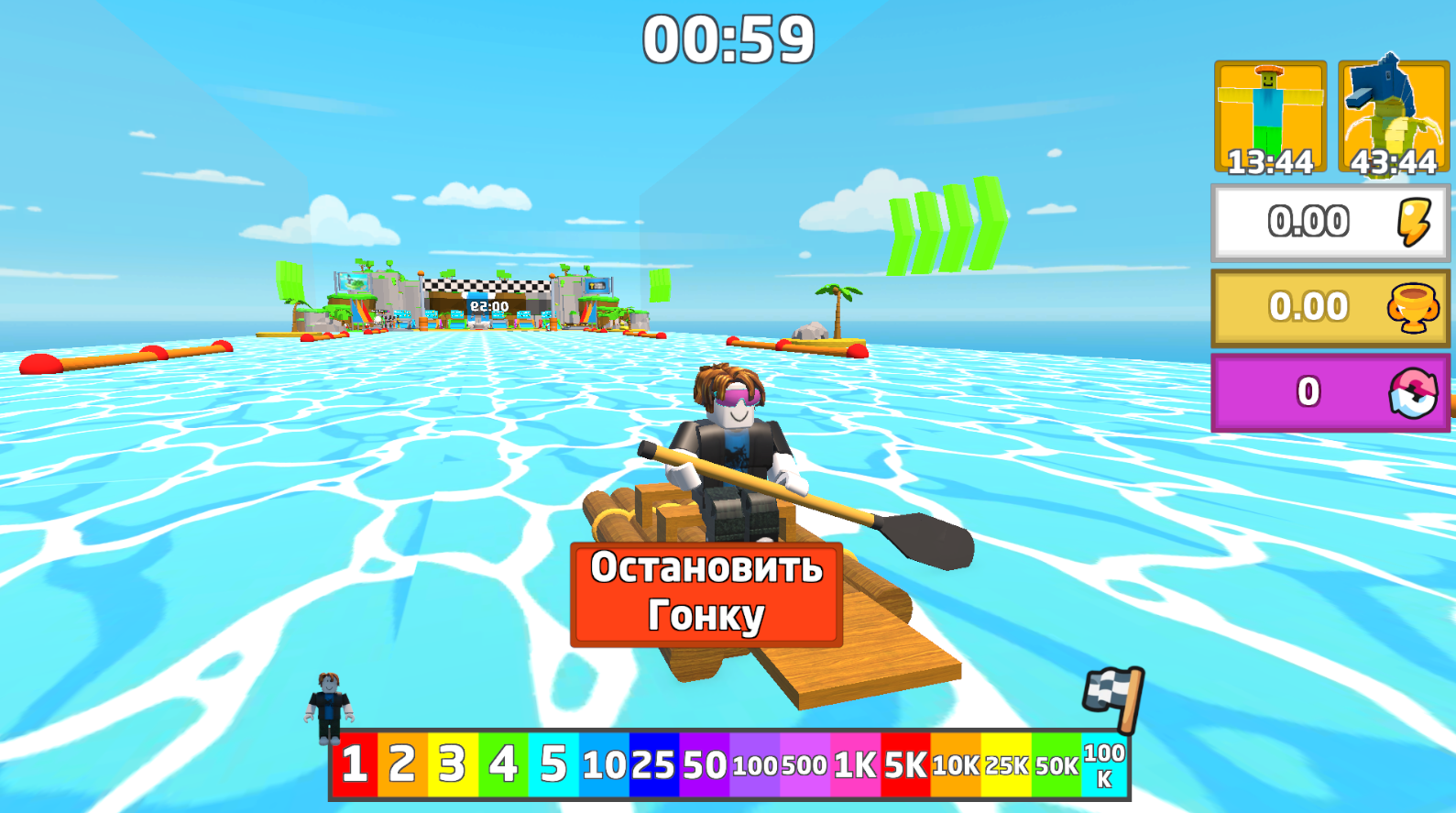Click the trophy counter showing 0.00

(1310, 306)
